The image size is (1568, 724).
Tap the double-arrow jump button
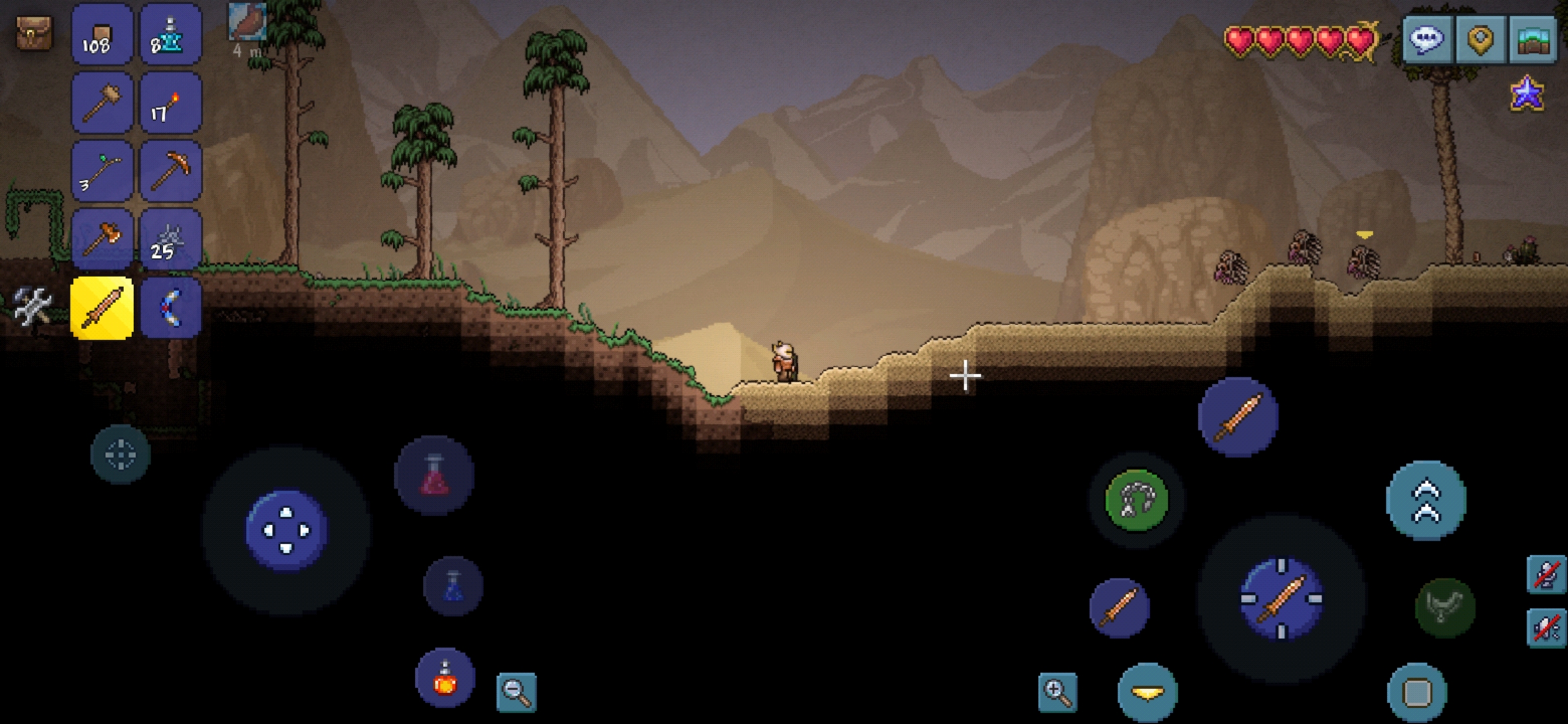(x=1426, y=500)
